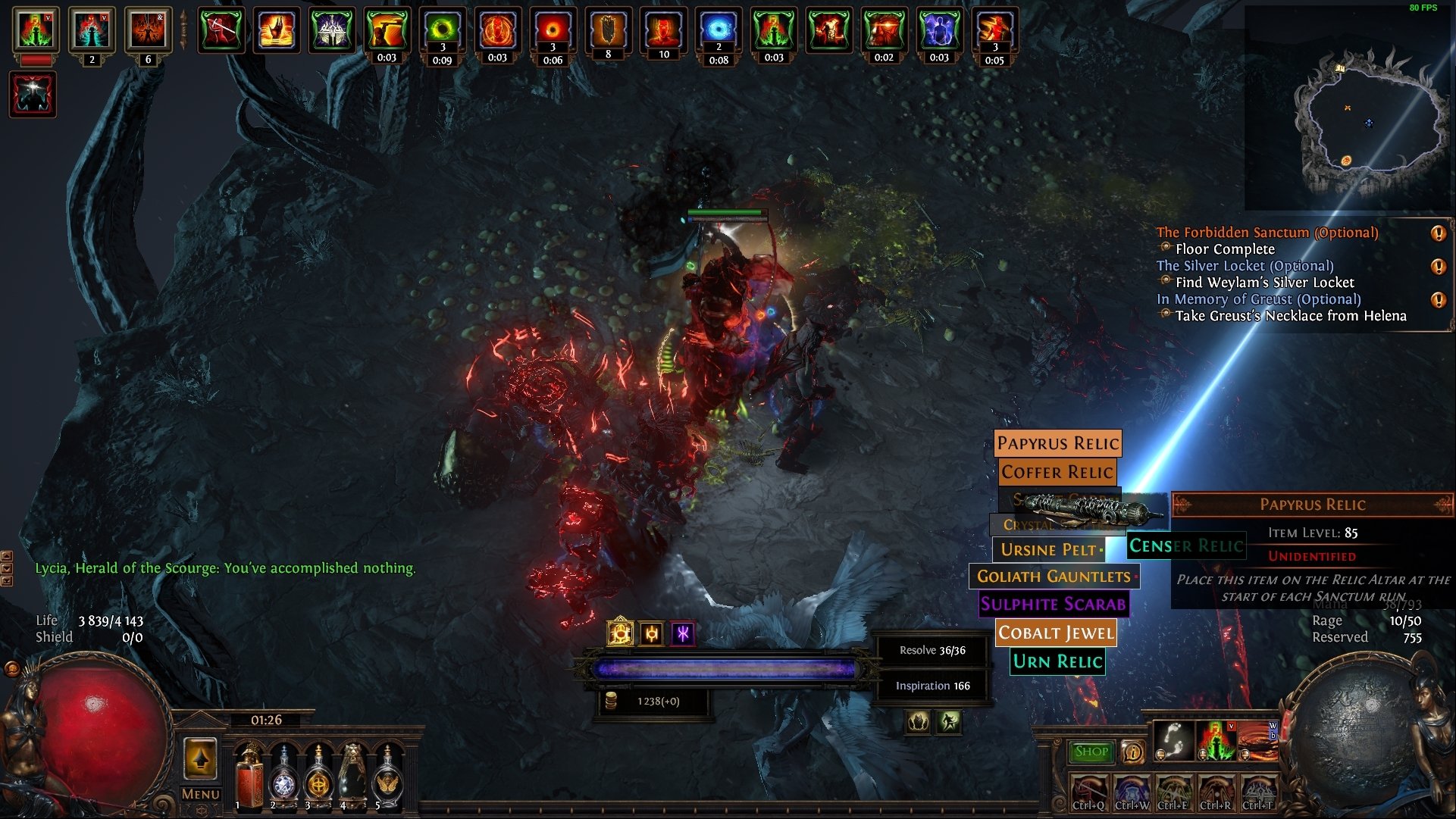Image resolution: width=1456 pixels, height=819 pixels.
Task: Click the Forbidden Sanctum quest alert icon
Action: [1438, 233]
